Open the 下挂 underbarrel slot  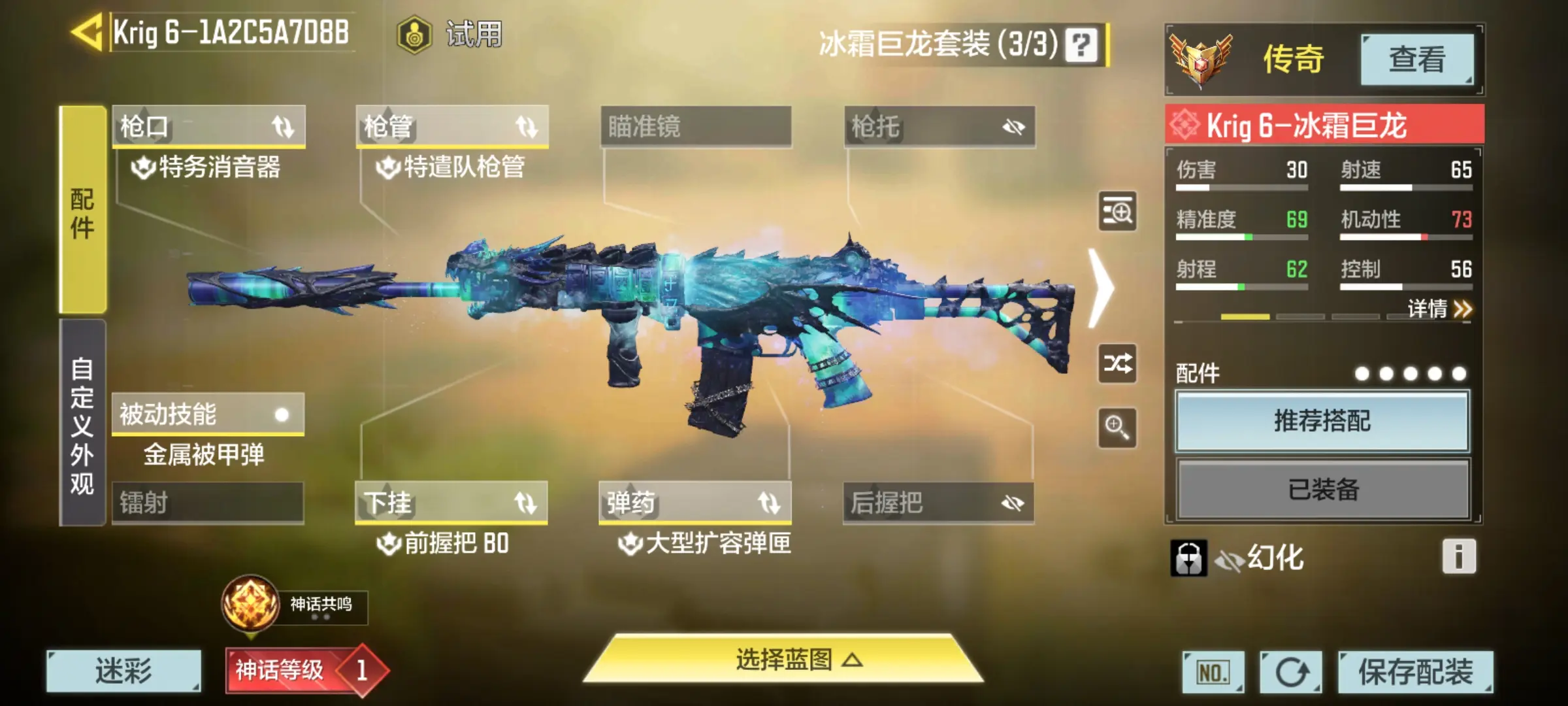click(451, 503)
